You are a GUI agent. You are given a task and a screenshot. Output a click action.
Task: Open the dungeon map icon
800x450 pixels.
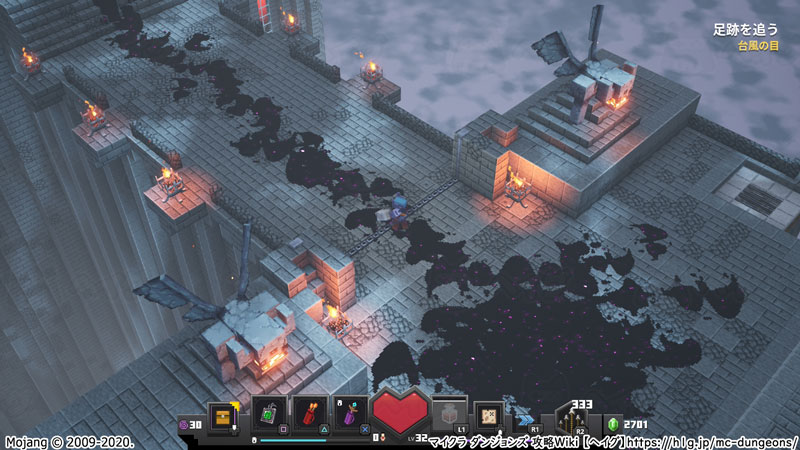489,412
